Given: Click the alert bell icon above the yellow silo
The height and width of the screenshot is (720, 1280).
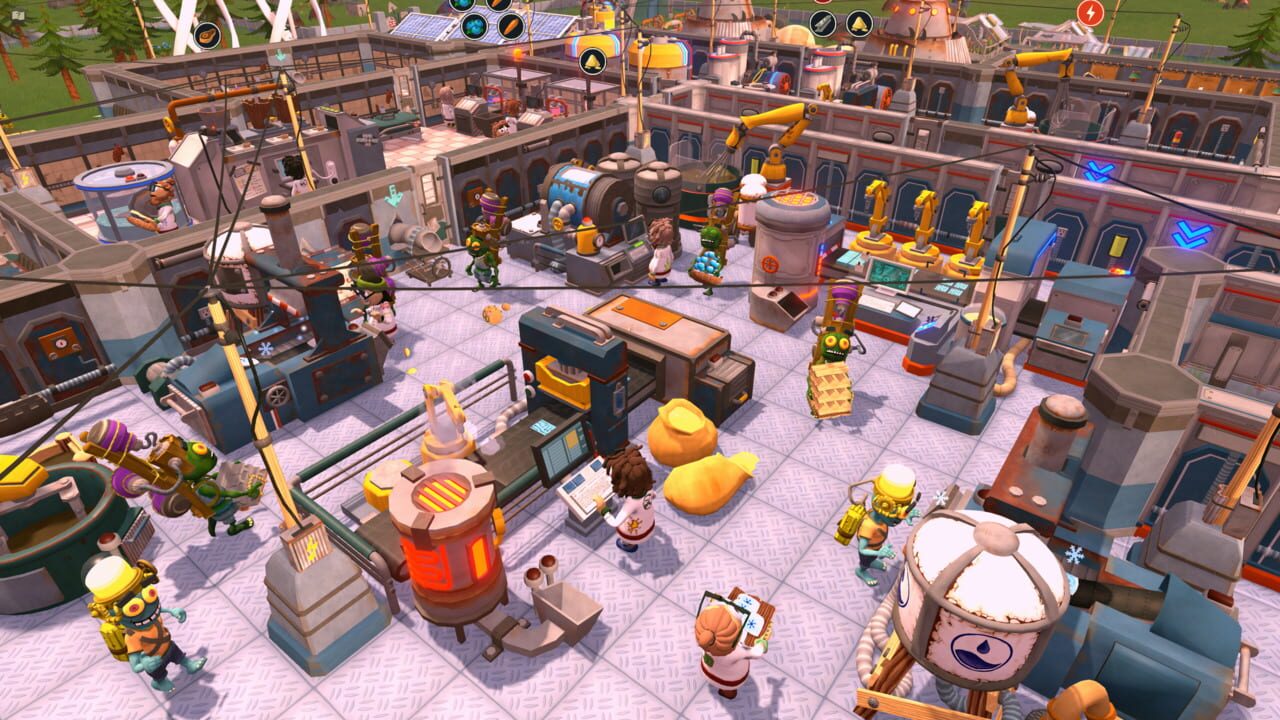Looking at the screenshot, I should pos(592,61).
